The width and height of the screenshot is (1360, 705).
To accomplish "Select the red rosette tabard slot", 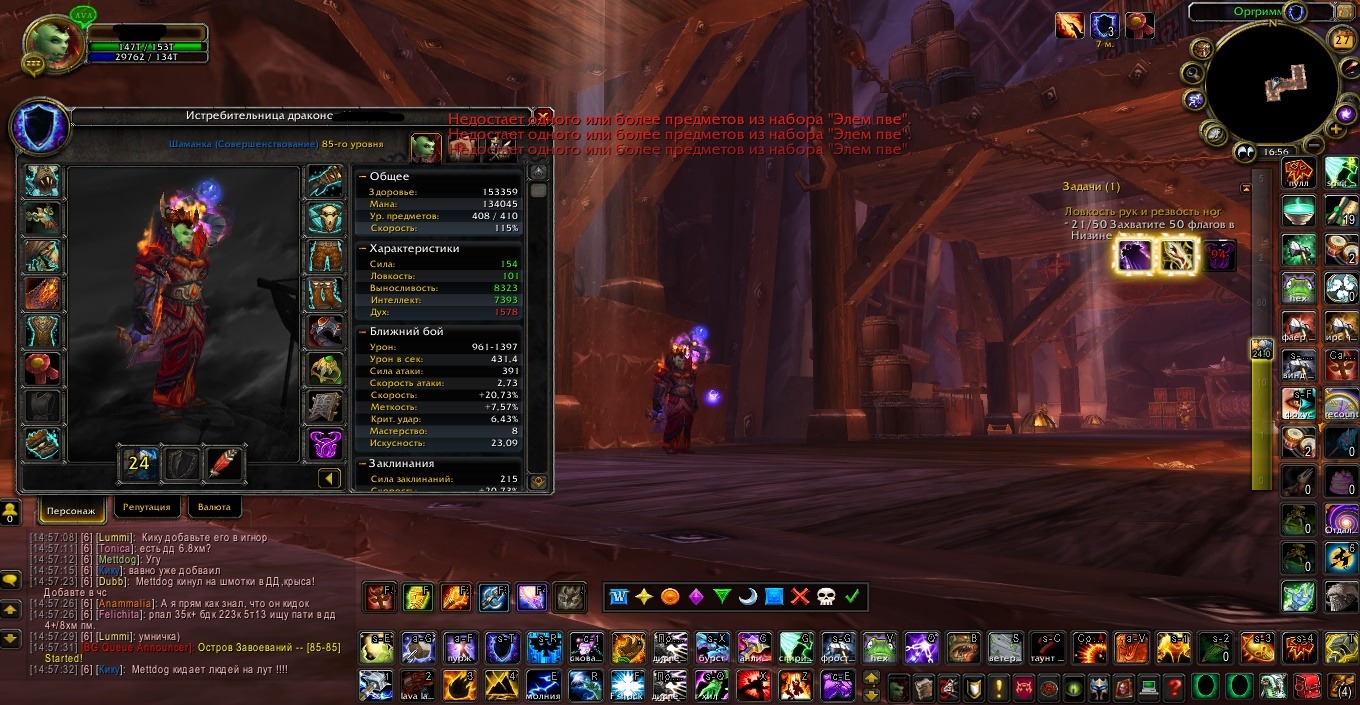I will [x=43, y=369].
